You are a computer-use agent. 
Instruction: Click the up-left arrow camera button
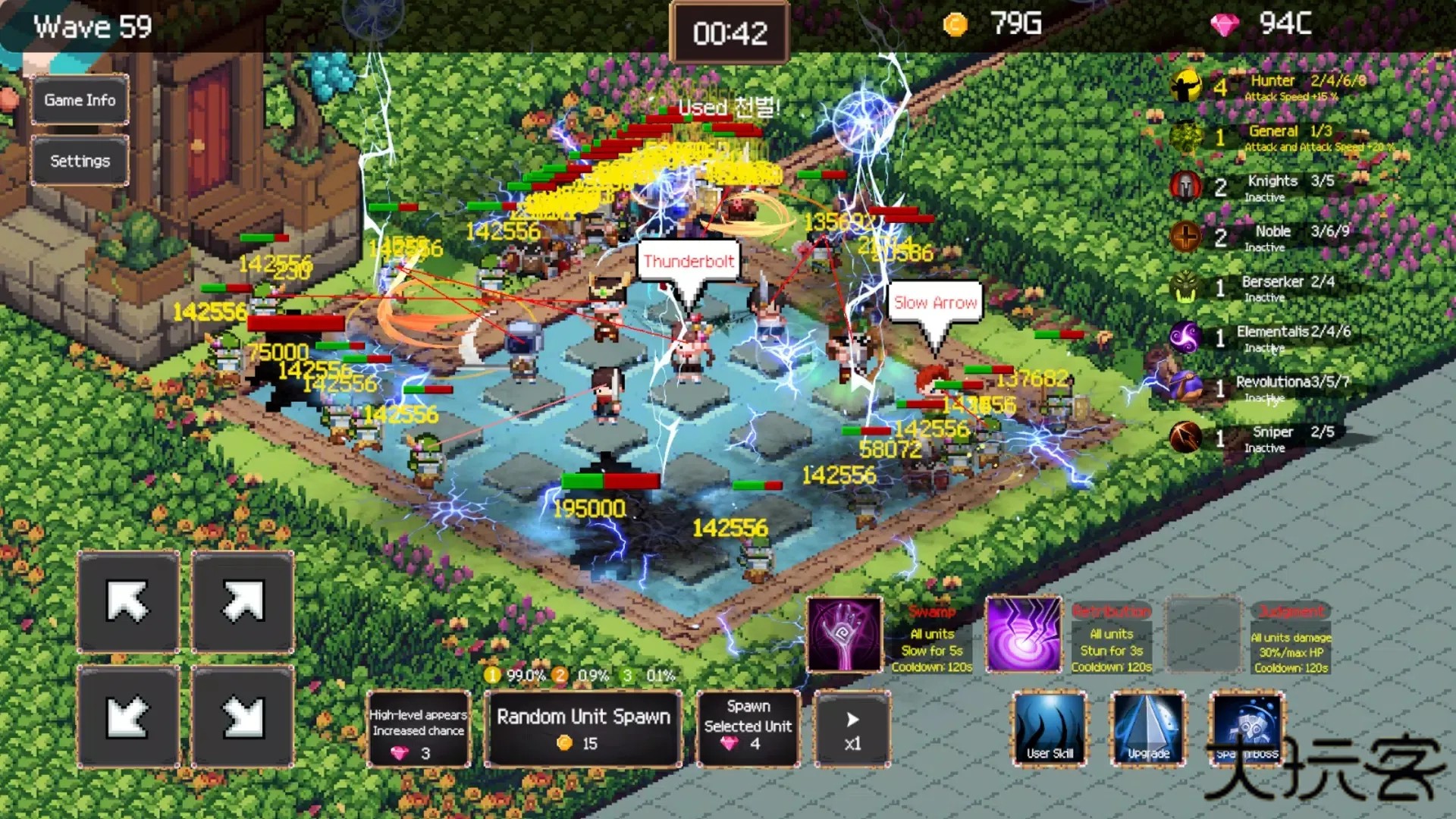pyautogui.click(x=128, y=601)
